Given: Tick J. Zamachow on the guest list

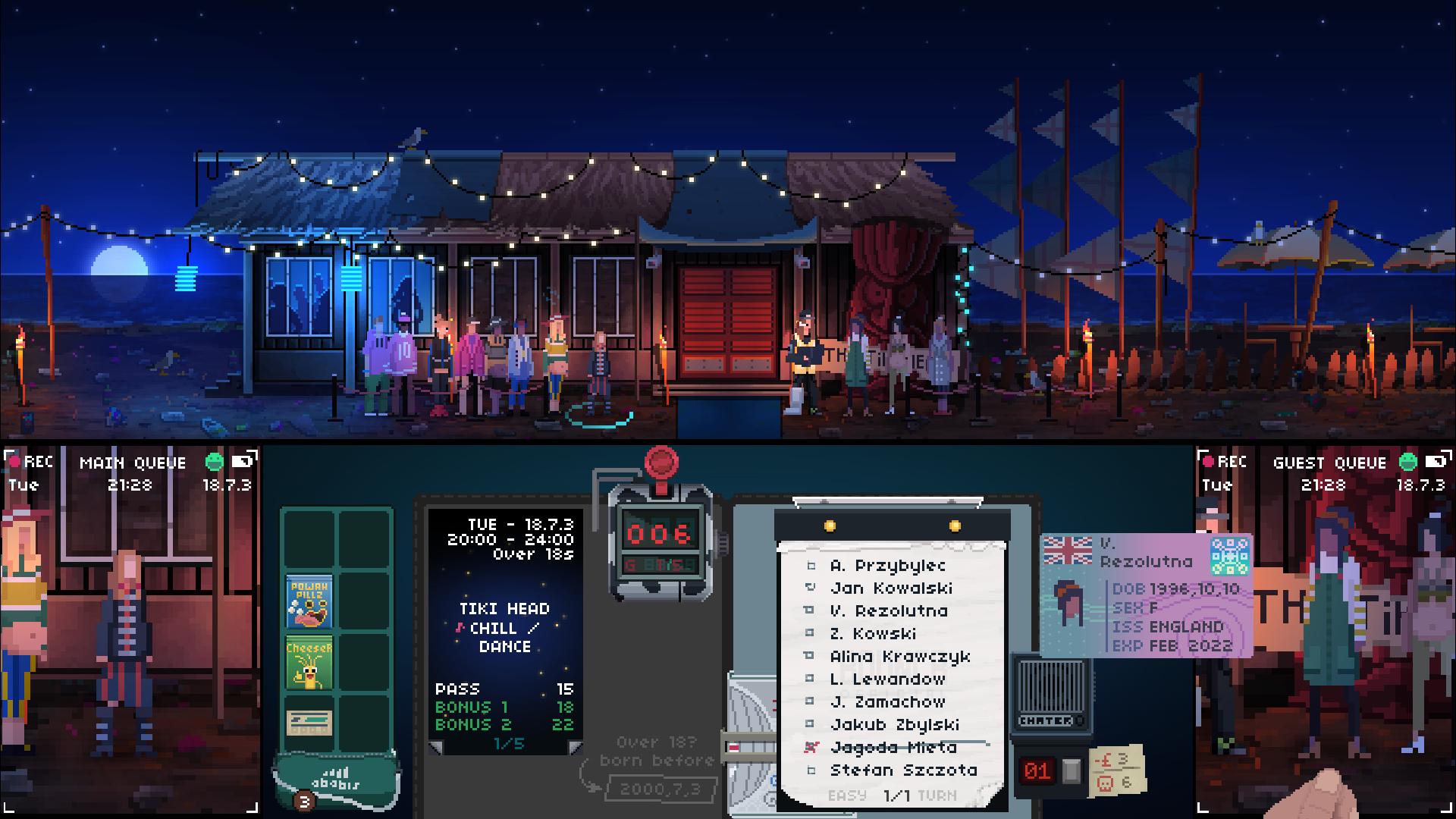Looking at the screenshot, I should coord(811,701).
